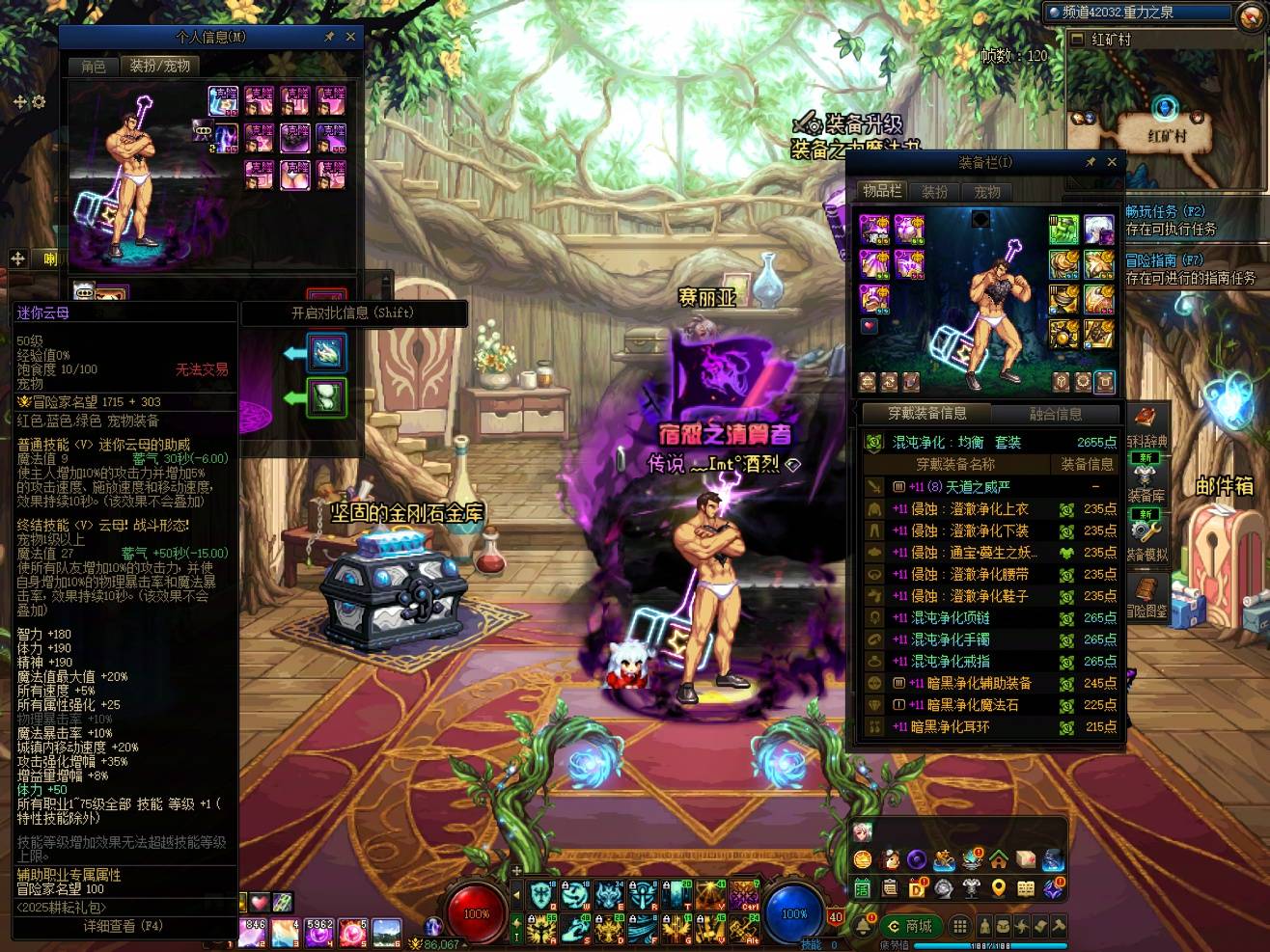The width and height of the screenshot is (1270, 952).
Task: Switch to the 装扮 avatar tab in 装备栏
Action: click(x=934, y=191)
